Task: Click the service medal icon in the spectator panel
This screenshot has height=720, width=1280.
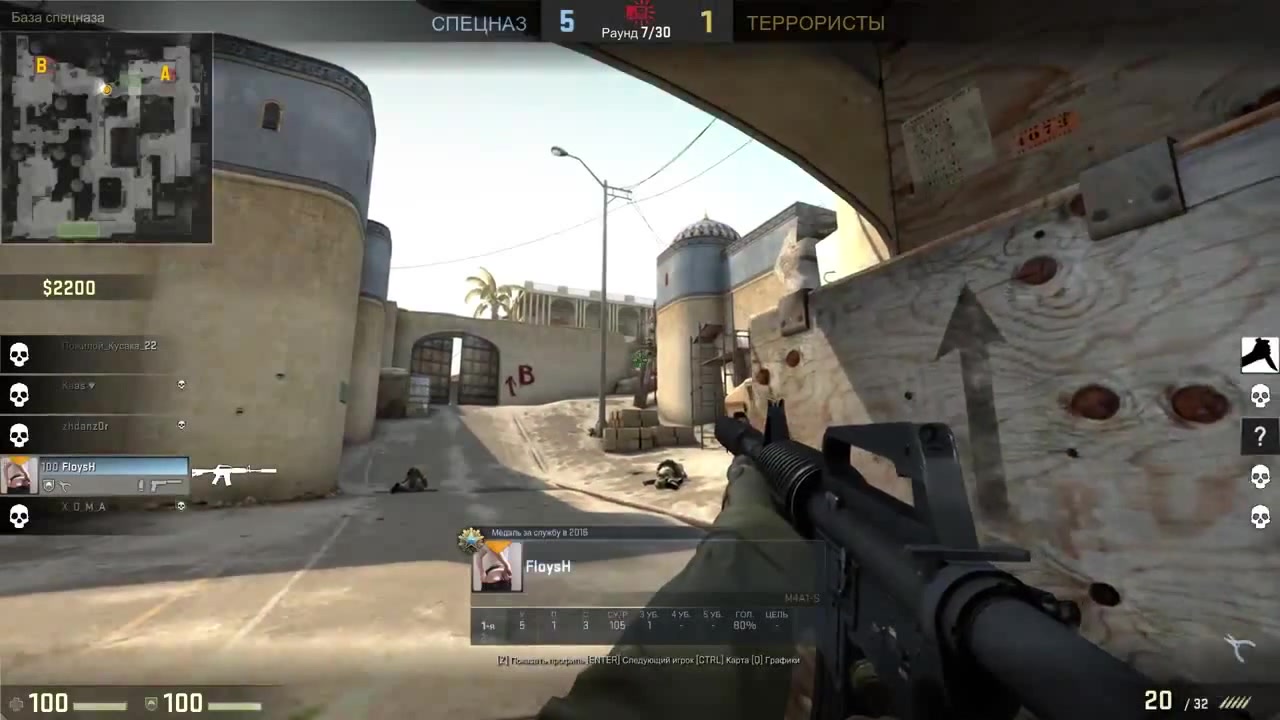Action: tap(470, 538)
